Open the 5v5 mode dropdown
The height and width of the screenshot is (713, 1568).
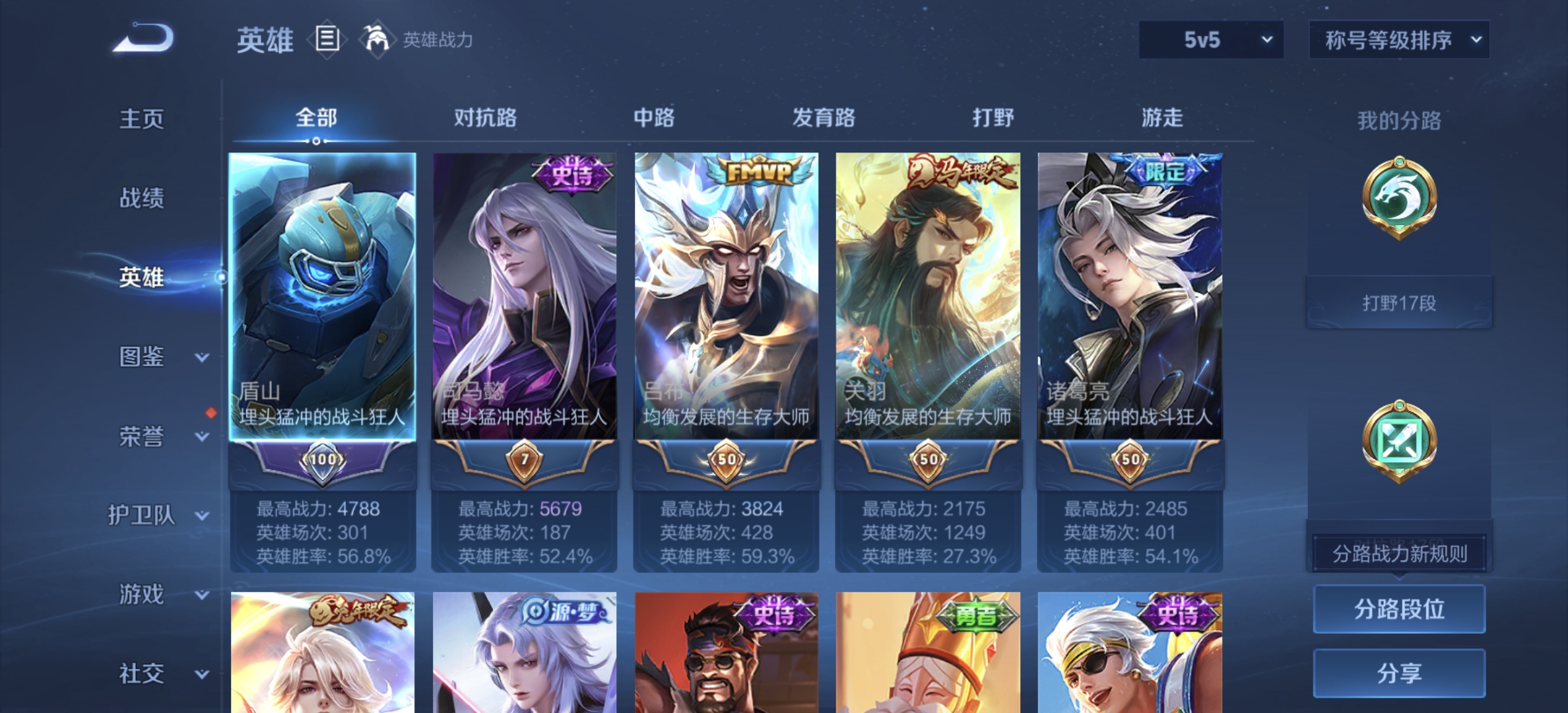[1210, 39]
